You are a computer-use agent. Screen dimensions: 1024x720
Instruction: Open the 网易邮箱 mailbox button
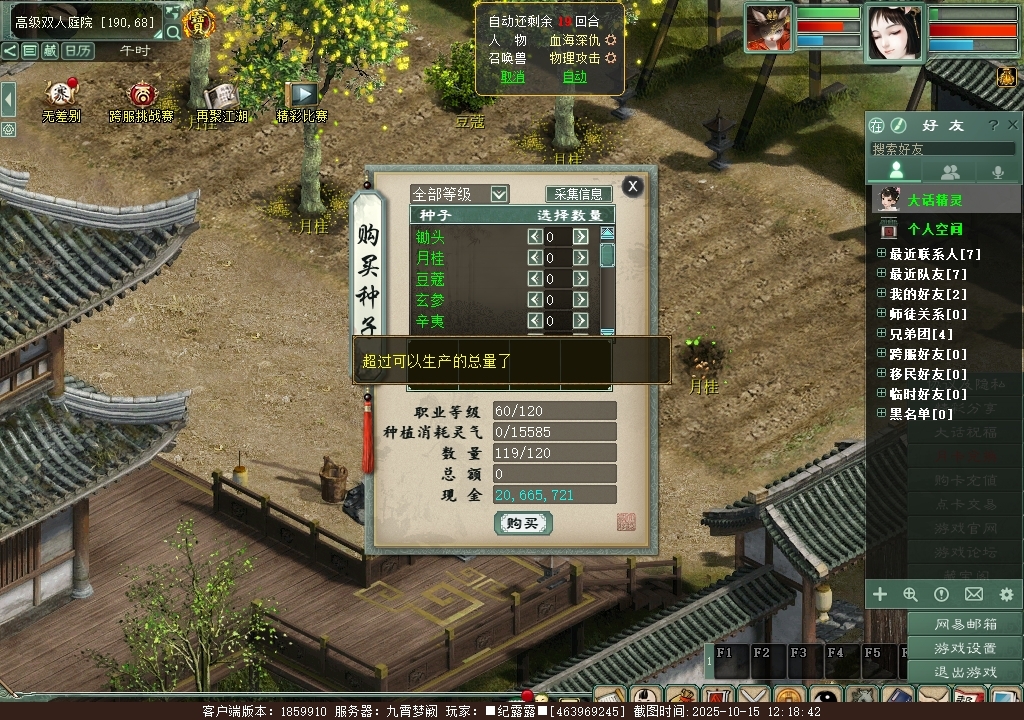965,625
